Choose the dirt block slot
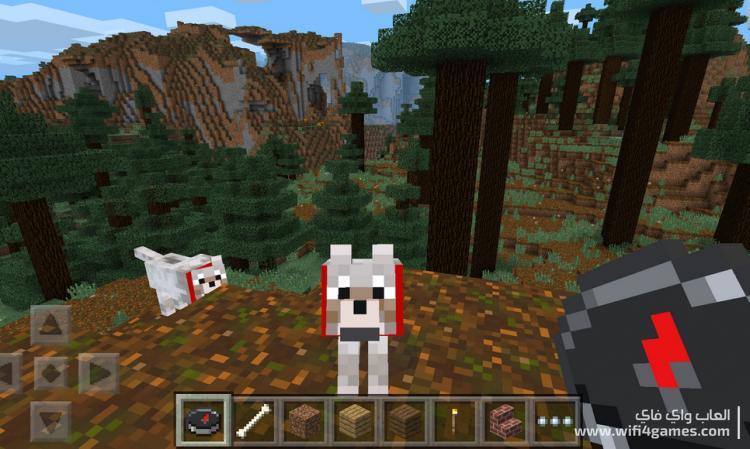750x449 pixels. pyautogui.click(x=303, y=420)
